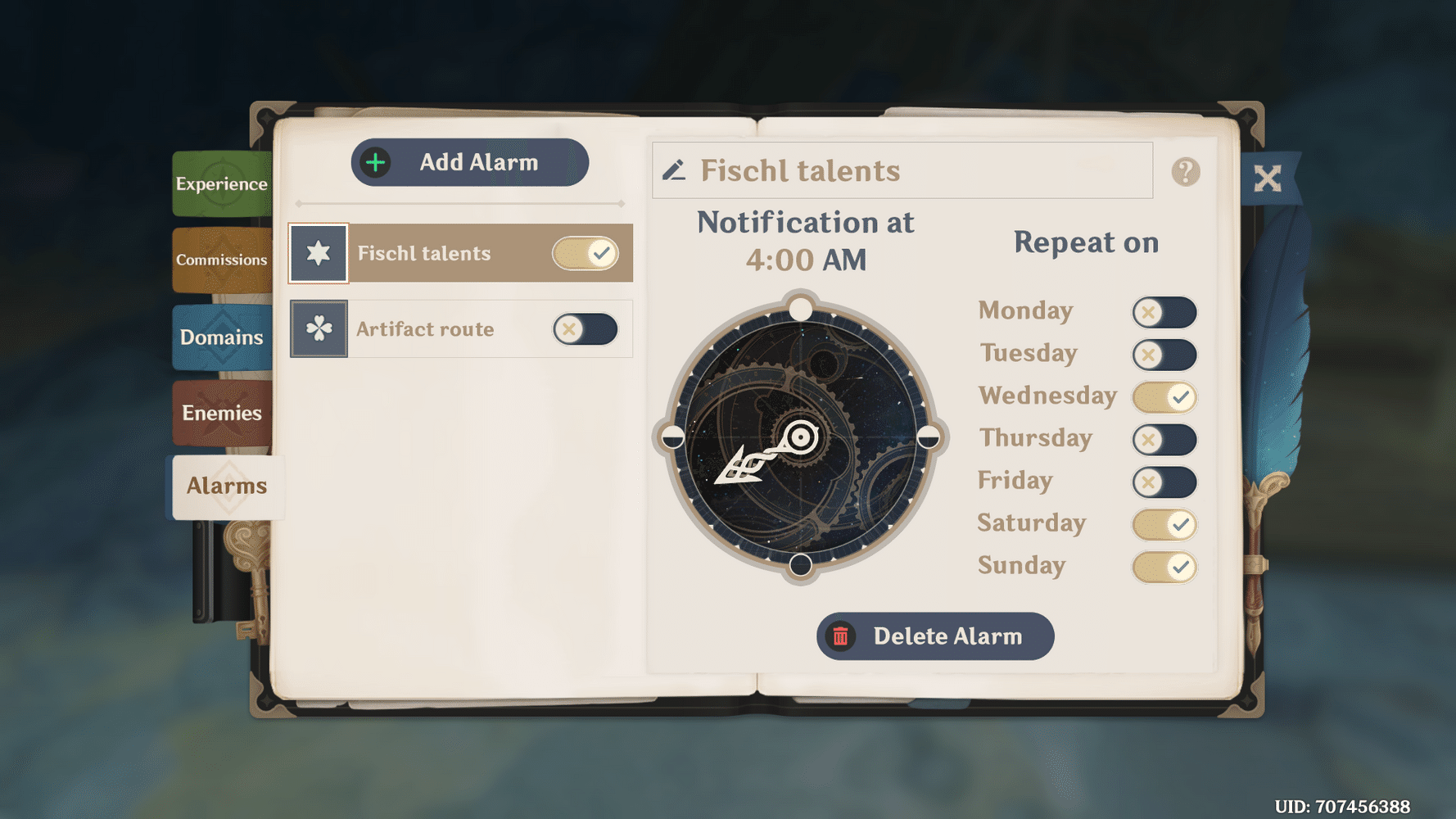Image resolution: width=1456 pixels, height=819 pixels.
Task: Open the Domains tab
Action: 221,337
